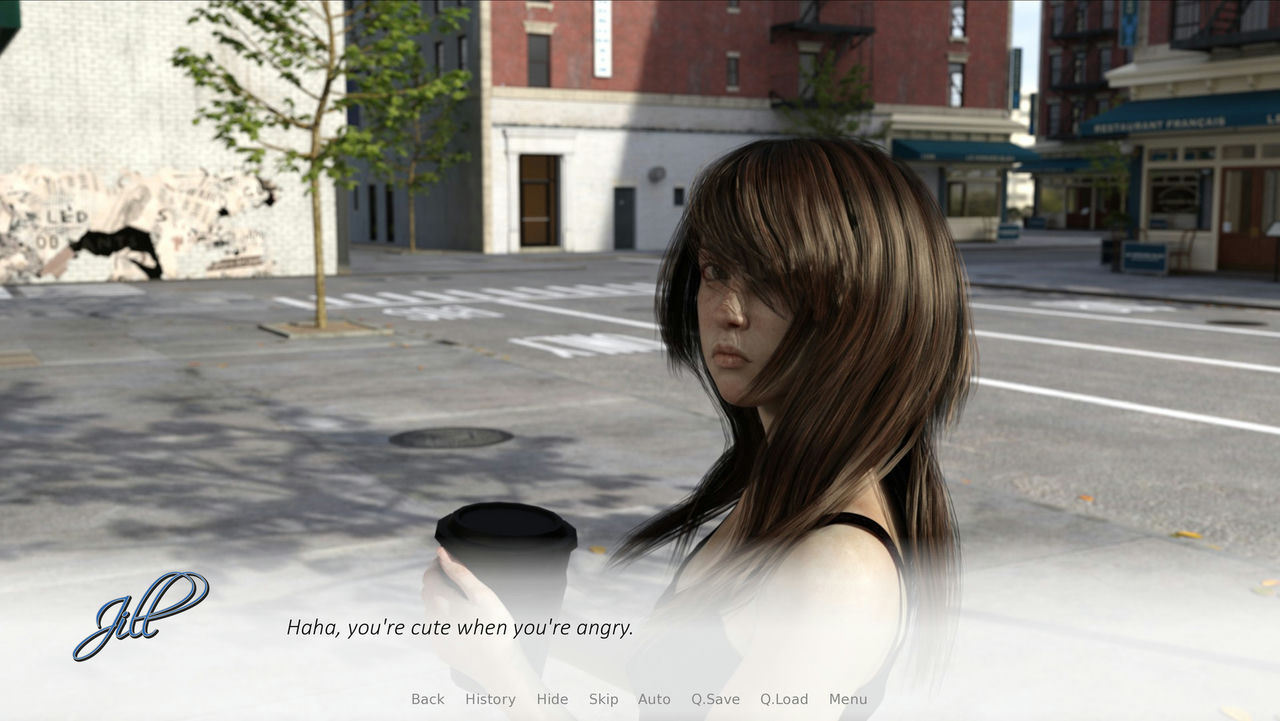Select History to review past conversations

pyautogui.click(x=489, y=699)
